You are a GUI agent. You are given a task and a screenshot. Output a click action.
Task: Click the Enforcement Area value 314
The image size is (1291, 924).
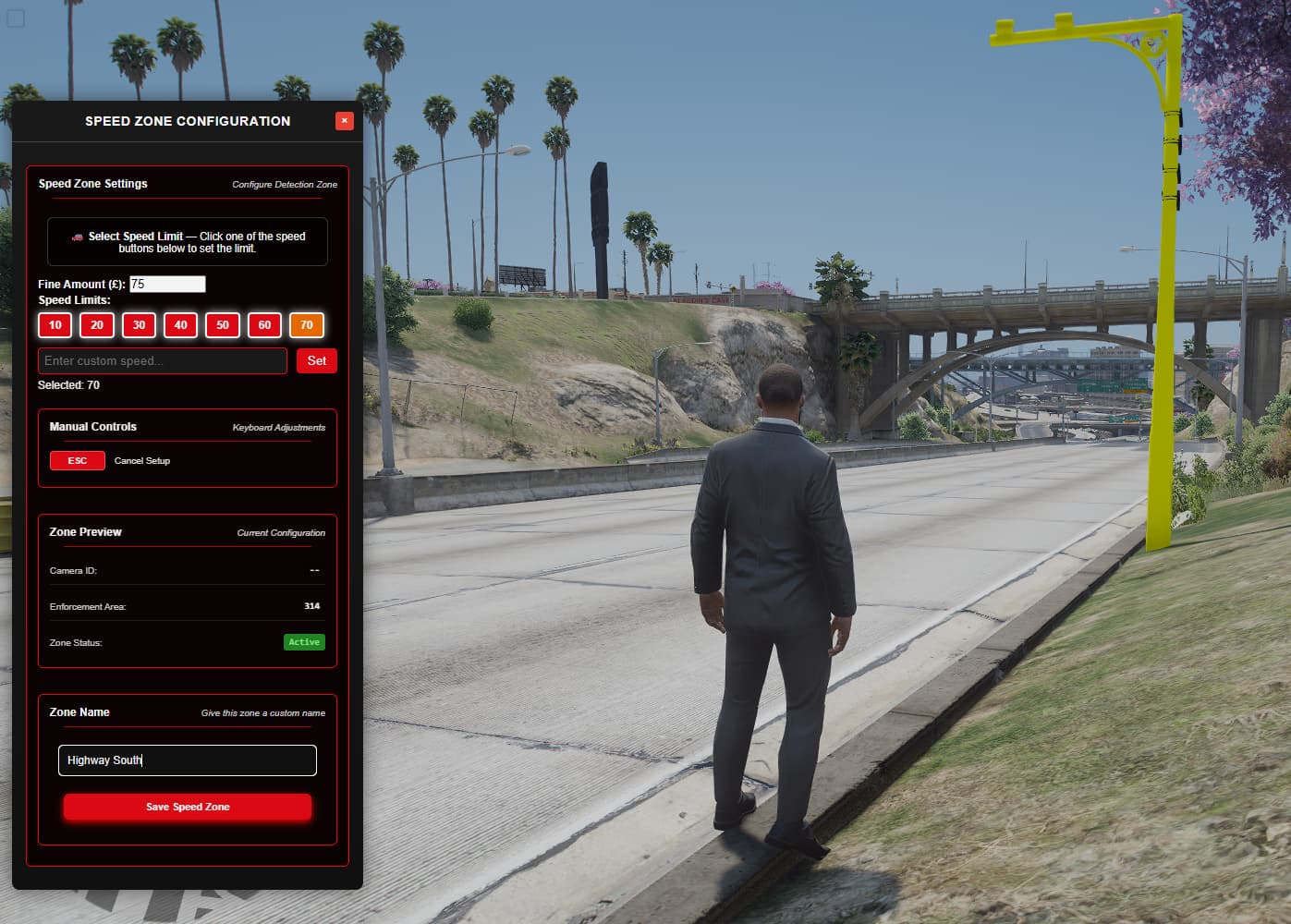311,605
